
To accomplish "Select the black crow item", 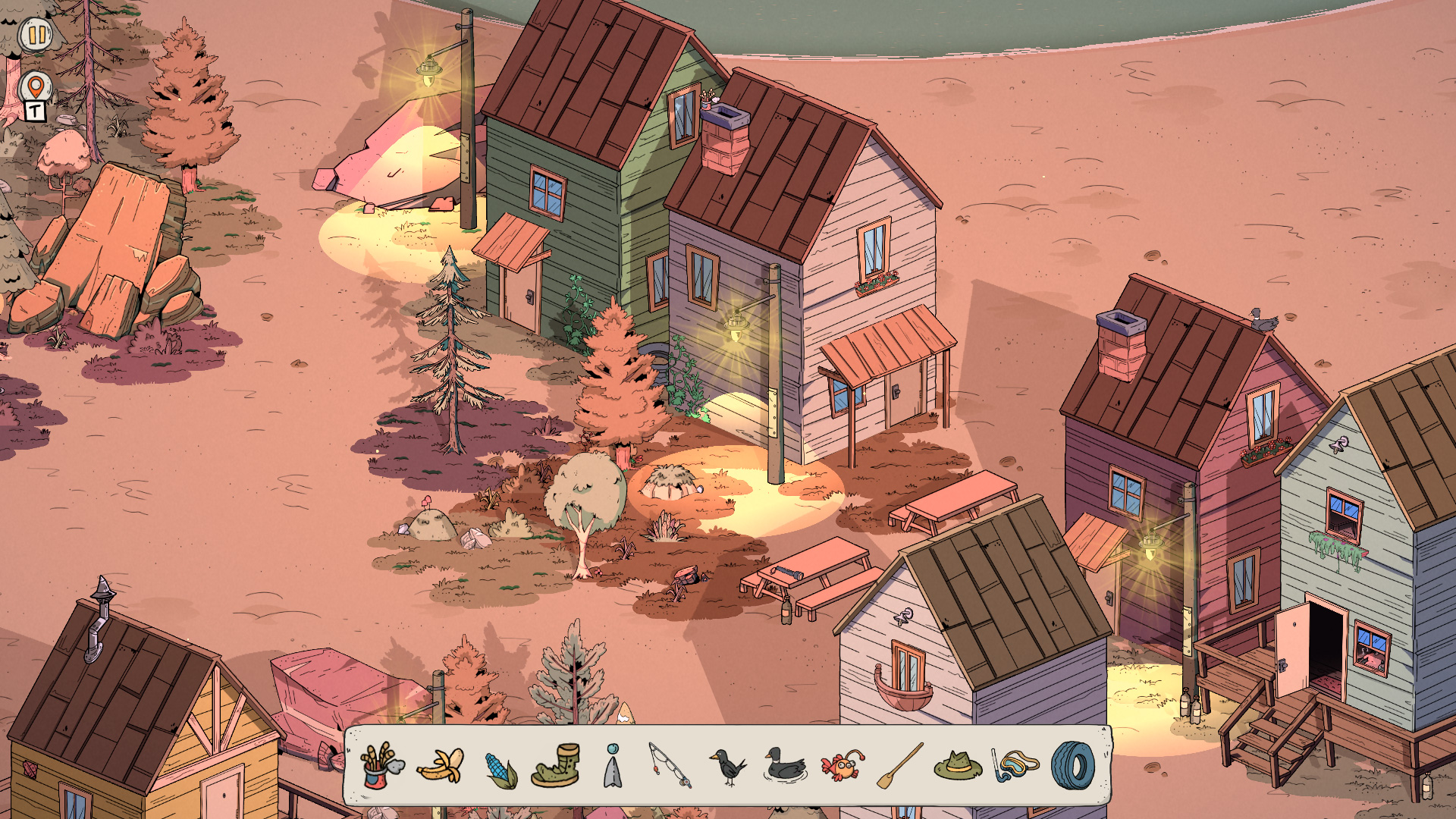I will pyautogui.click(x=728, y=766).
